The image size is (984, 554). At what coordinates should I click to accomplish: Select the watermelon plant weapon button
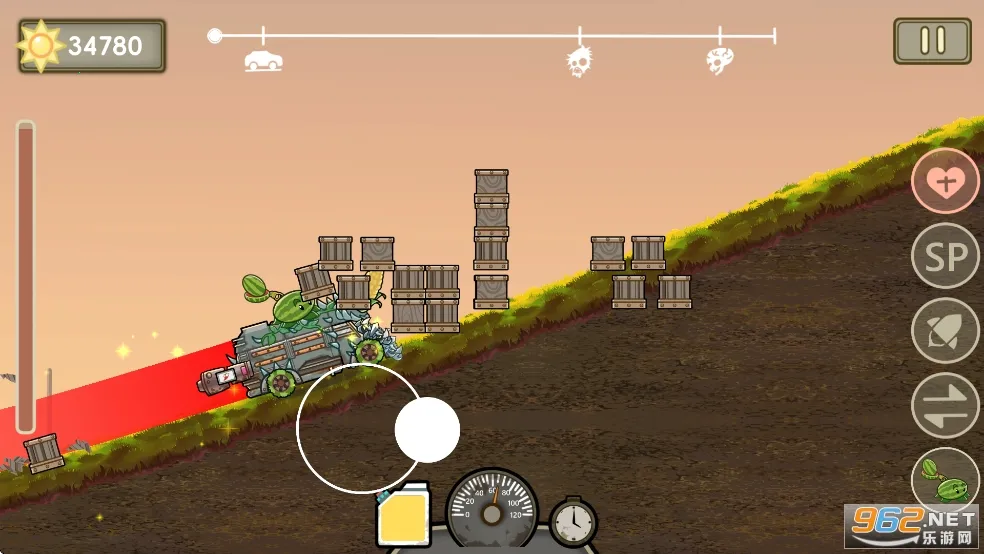click(943, 479)
